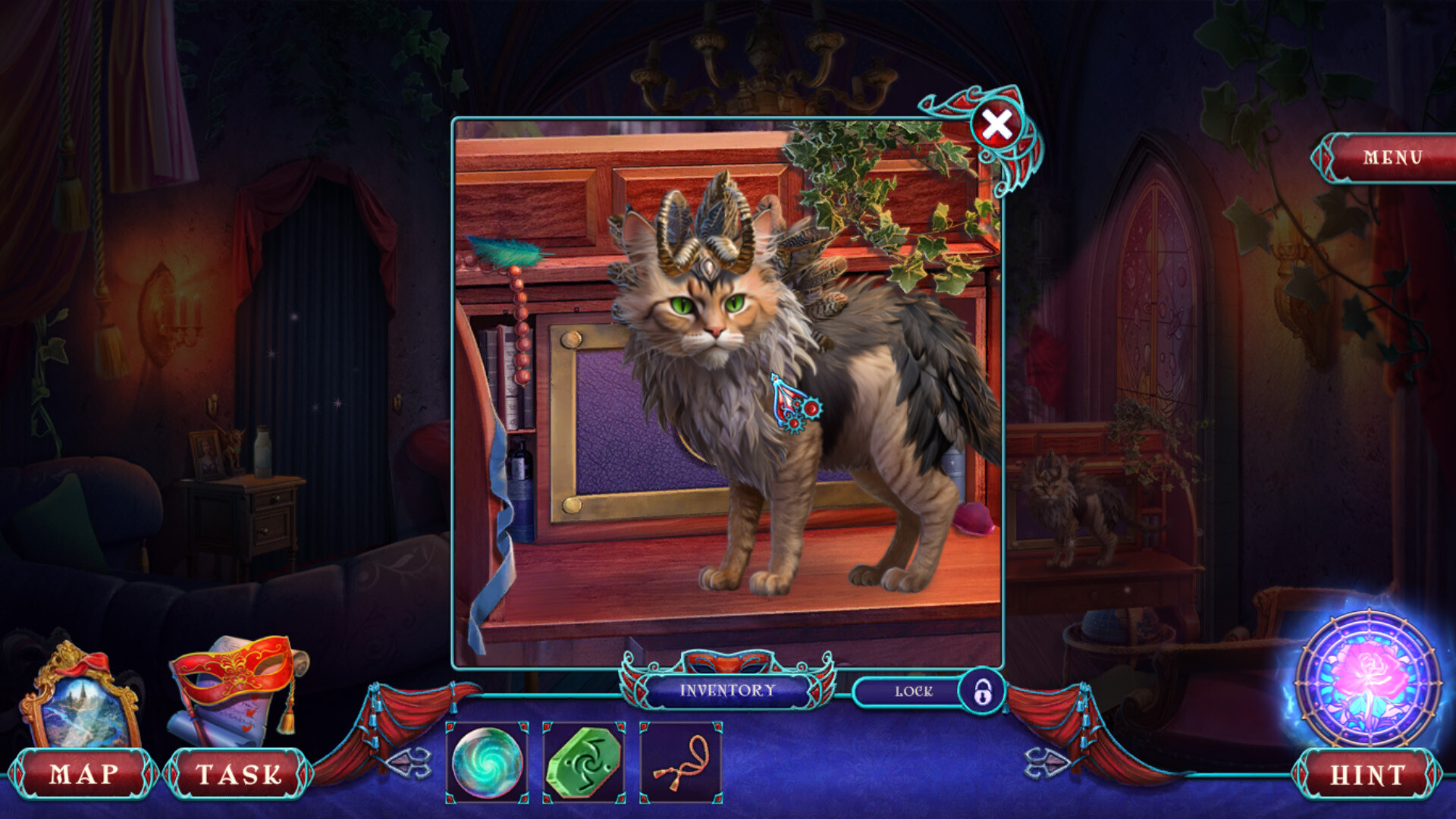Expand inventory with the right chevron arrow

1046,764
